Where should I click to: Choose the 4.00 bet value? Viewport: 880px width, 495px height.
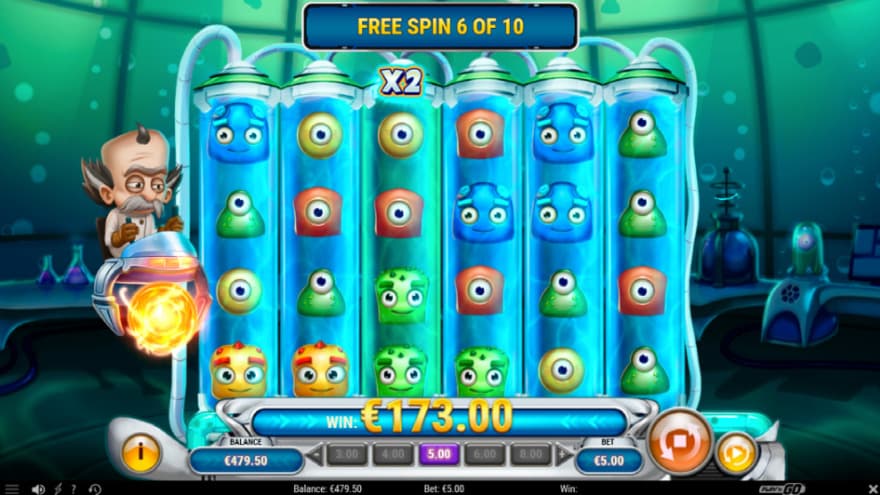(x=392, y=455)
